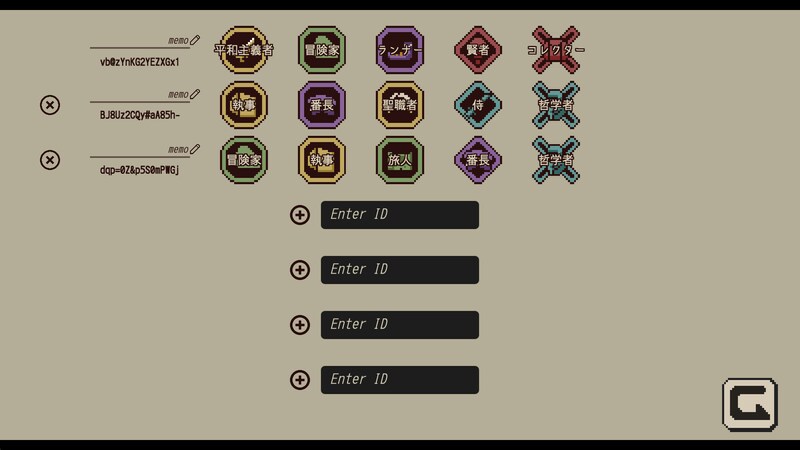Viewport: 800px width, 450px height.
Task: Select the ランナー badge
Action: point(400,50)
